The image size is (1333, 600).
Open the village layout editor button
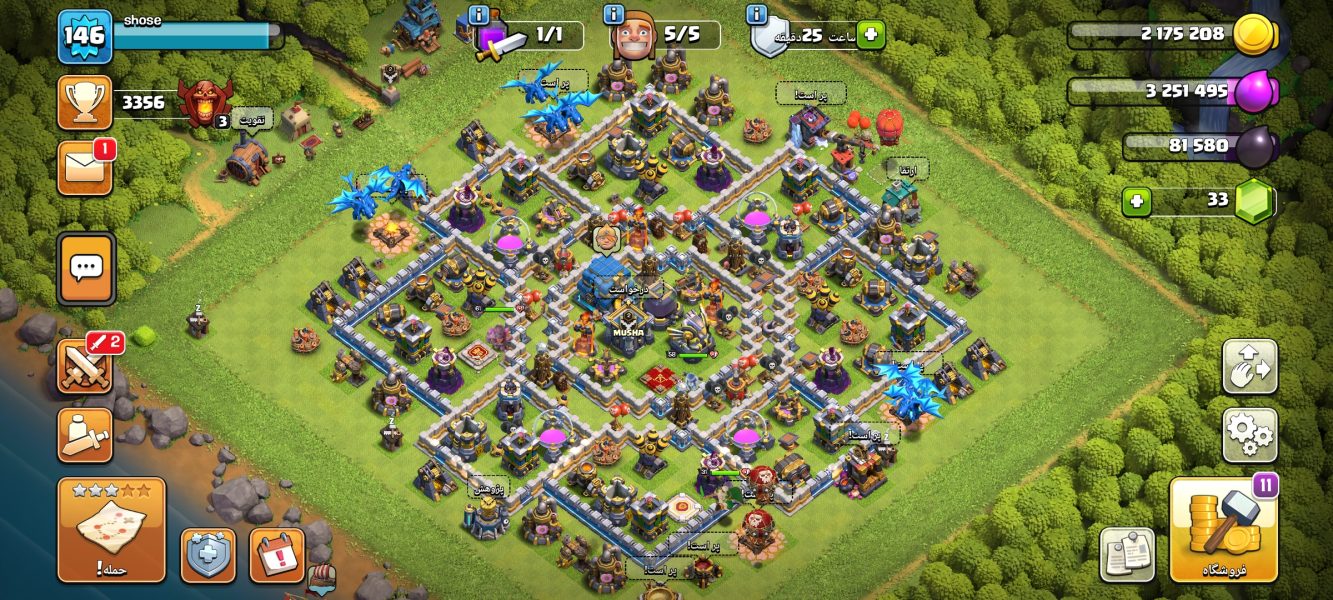point(1249,366)
